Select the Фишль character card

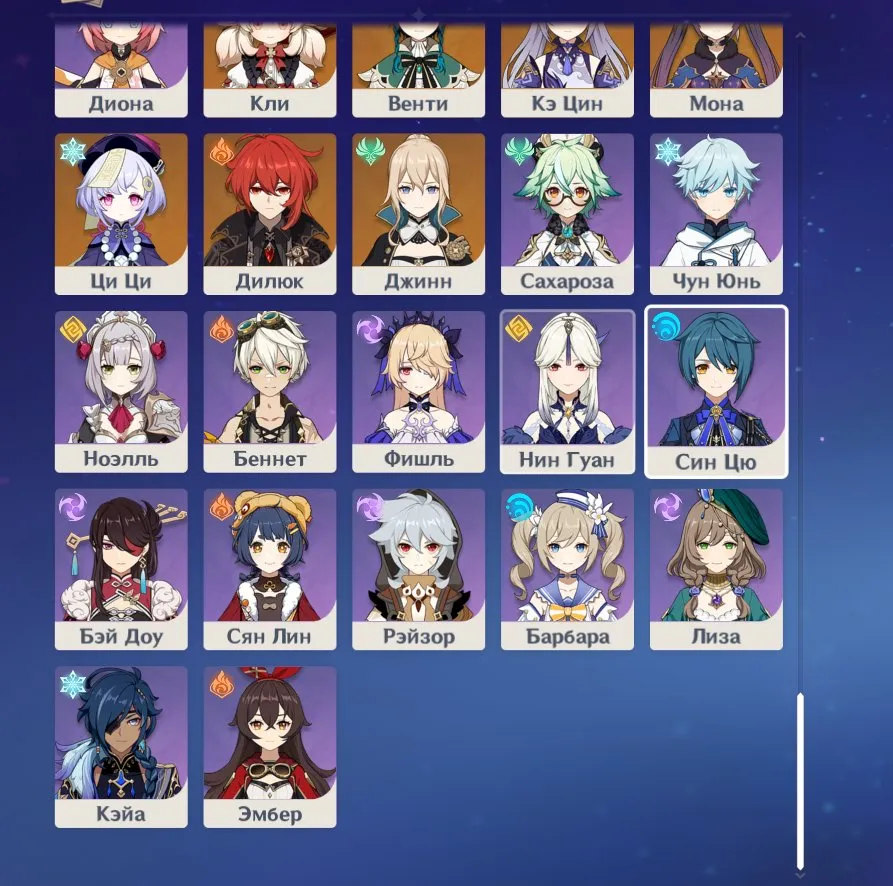(418, 391)
